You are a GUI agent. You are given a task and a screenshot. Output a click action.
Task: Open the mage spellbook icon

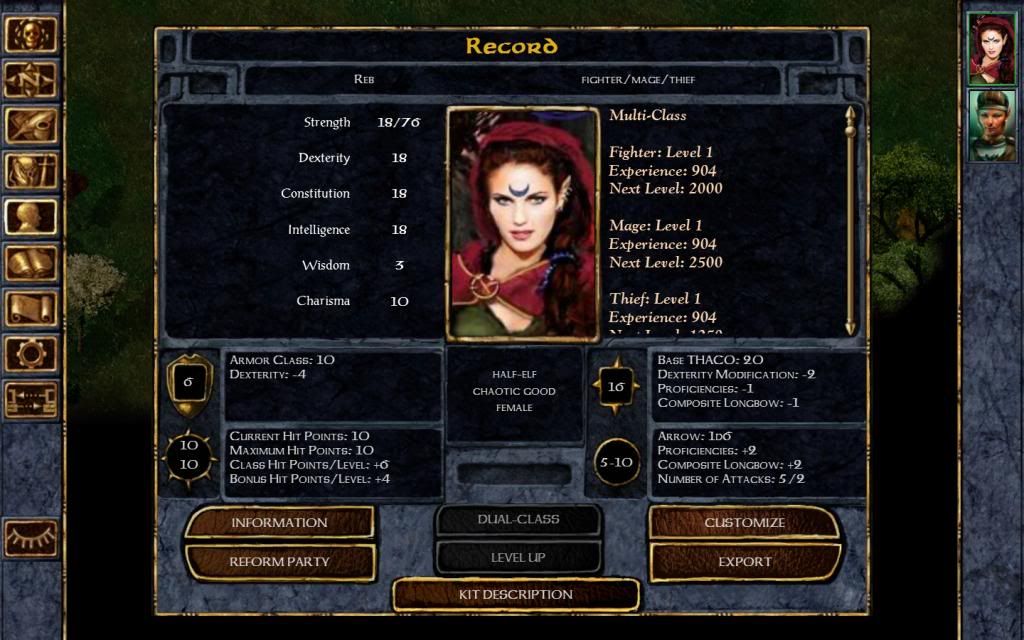[30, 263]
